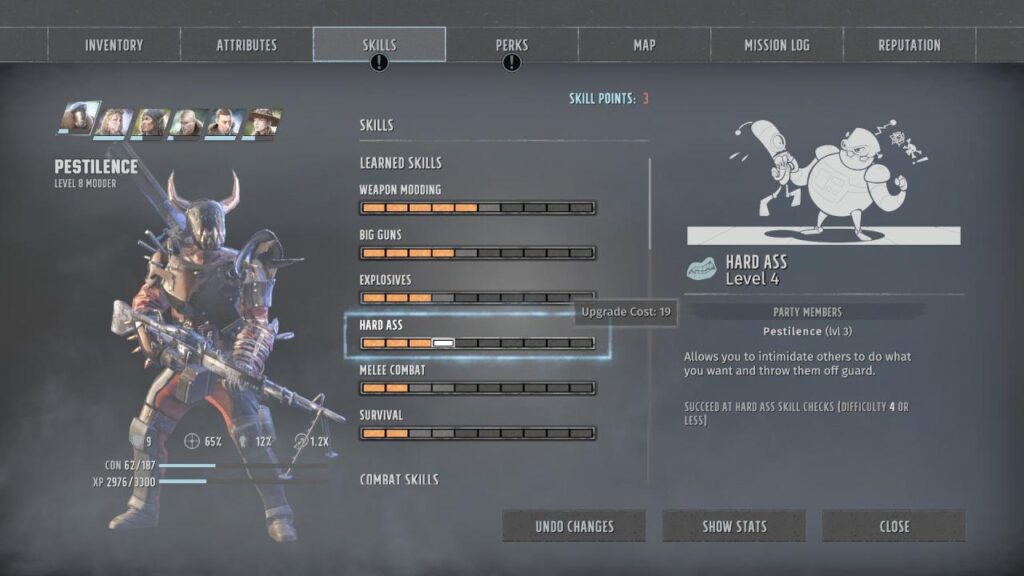The width and height of the screenshot is (1024, 576).
Task: Open the Map tab
Action: point(644,45)
